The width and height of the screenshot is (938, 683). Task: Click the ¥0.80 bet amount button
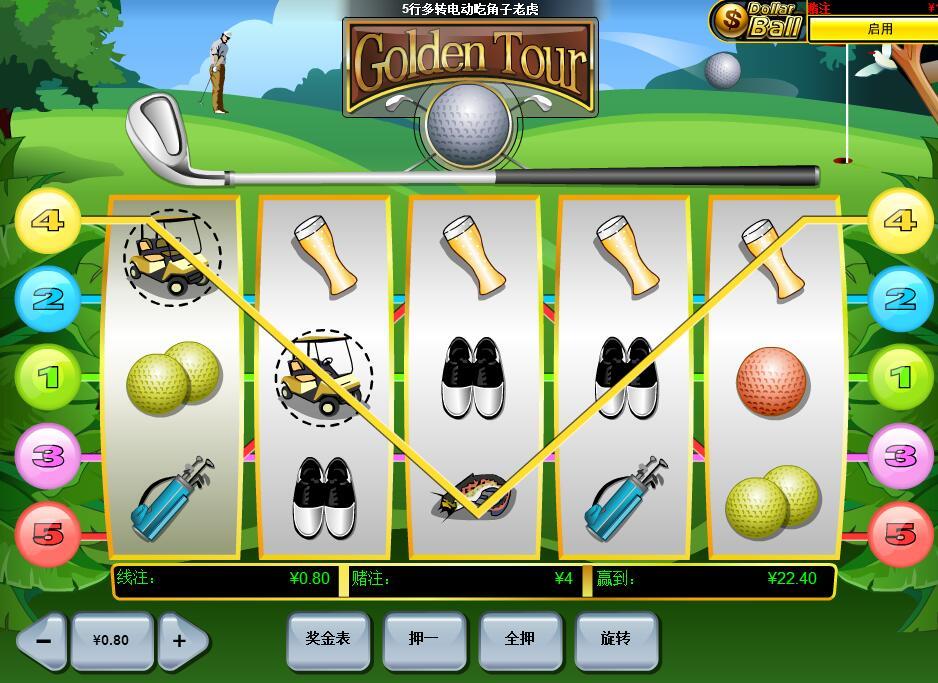pos(111,640)
